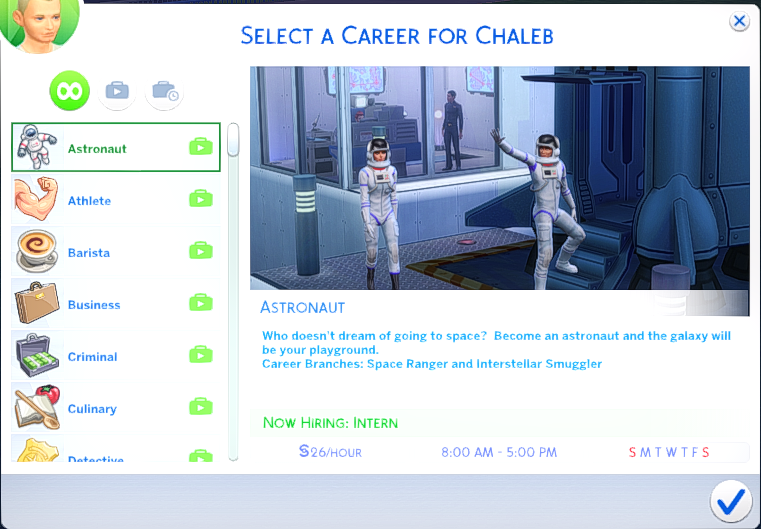Show all careers with the infinity filter

point(70,92)
